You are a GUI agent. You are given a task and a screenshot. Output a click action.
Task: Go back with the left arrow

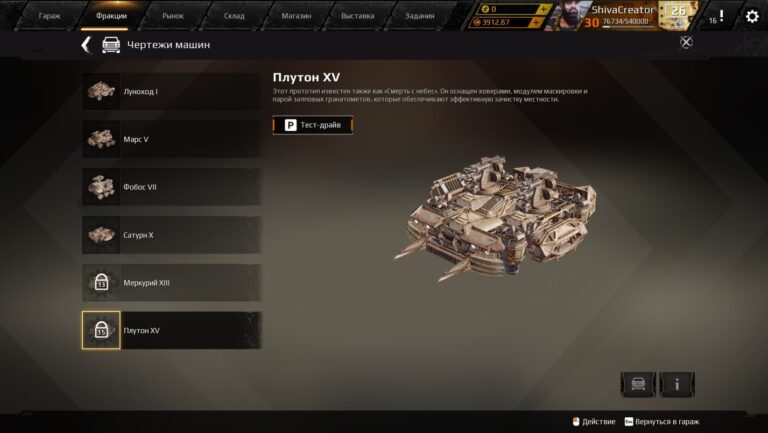(86, 45)
